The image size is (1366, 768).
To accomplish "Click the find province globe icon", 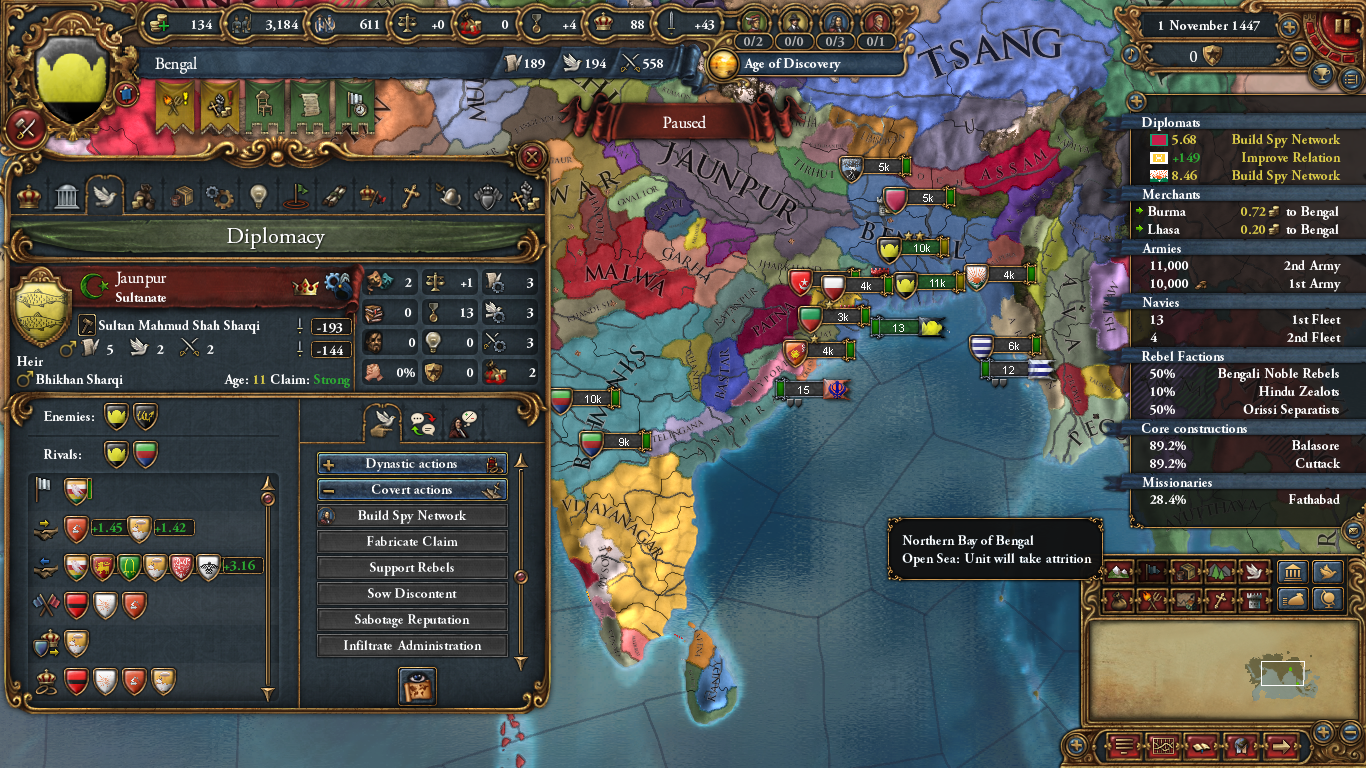I will (1328, 600).
